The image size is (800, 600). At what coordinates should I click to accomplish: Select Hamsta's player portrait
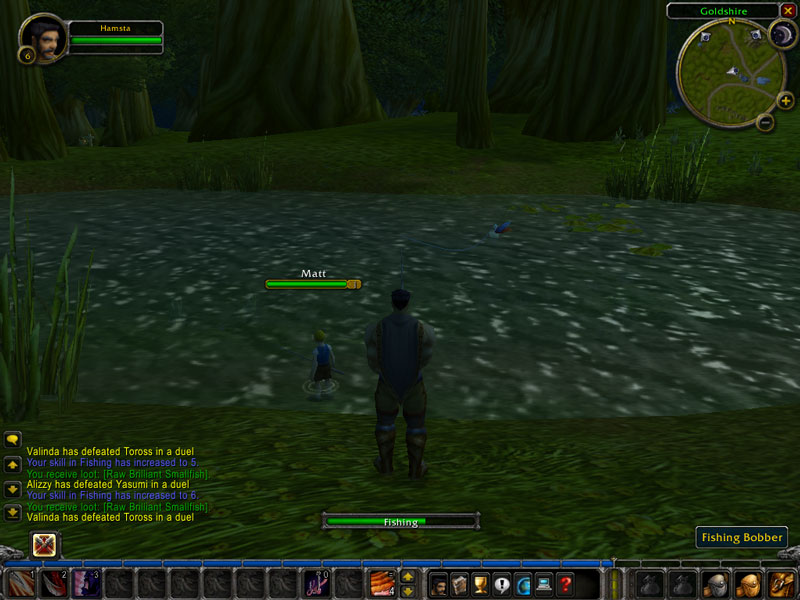click(43, 37)
